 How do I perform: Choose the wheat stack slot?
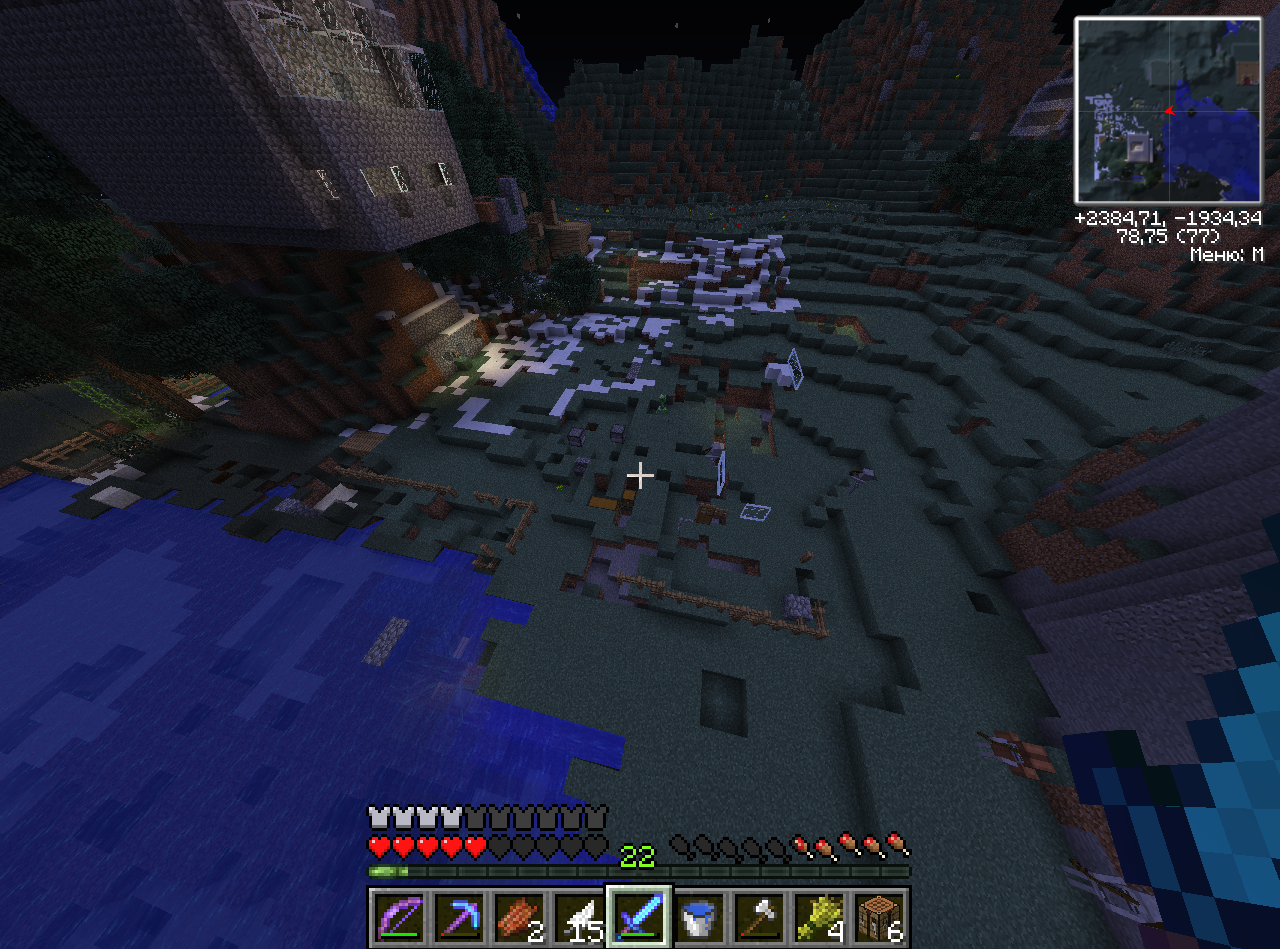click(x=819, y=916)
